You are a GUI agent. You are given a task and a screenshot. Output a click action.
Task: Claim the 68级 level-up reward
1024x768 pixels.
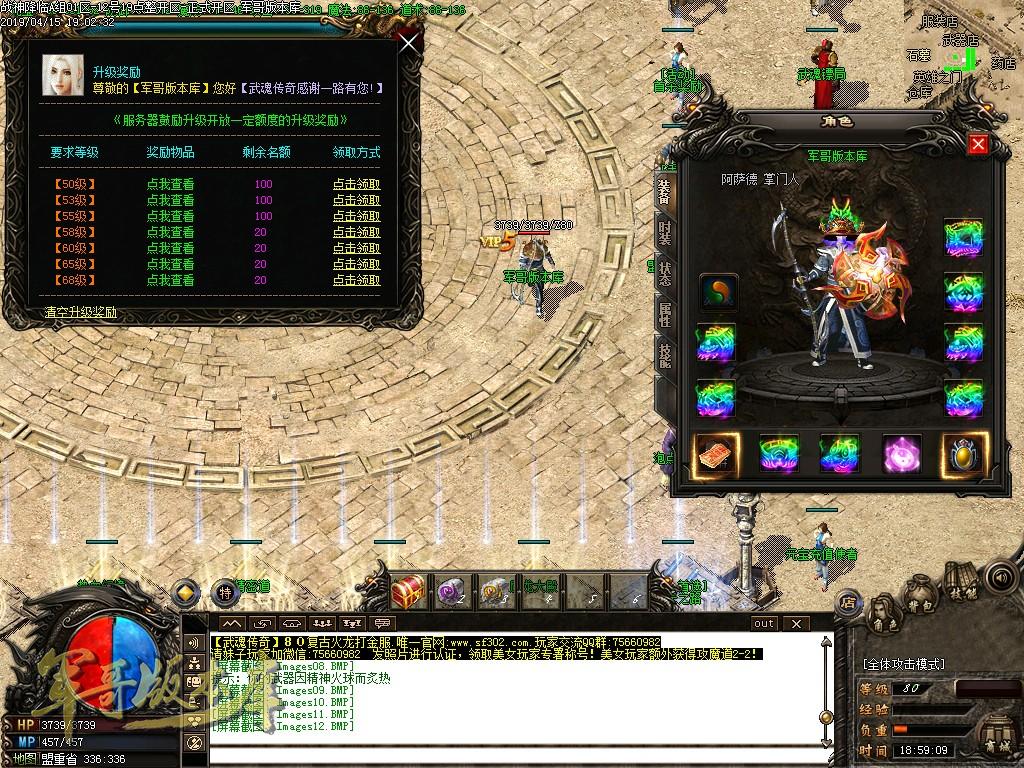point(356,280)
